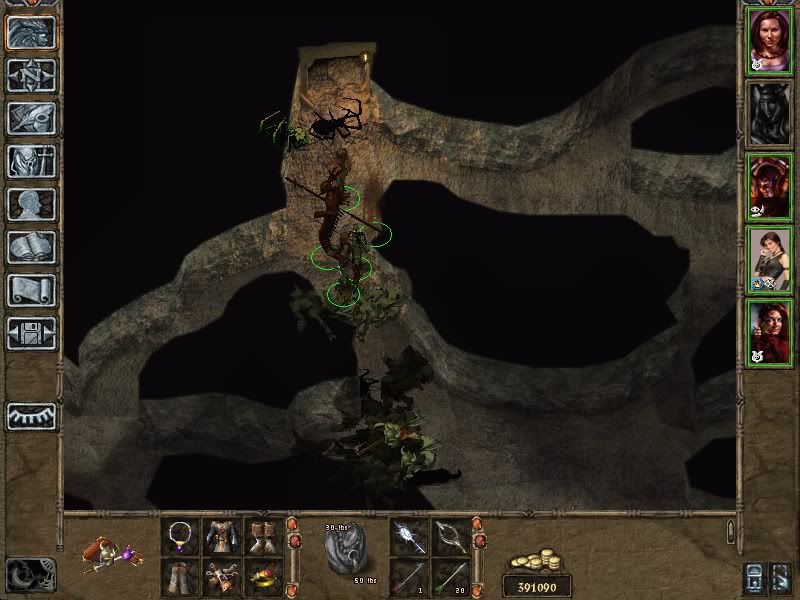Viewport: 800px width, 600px height.
Task: Open the journal quill button
Action: (31, 118)
